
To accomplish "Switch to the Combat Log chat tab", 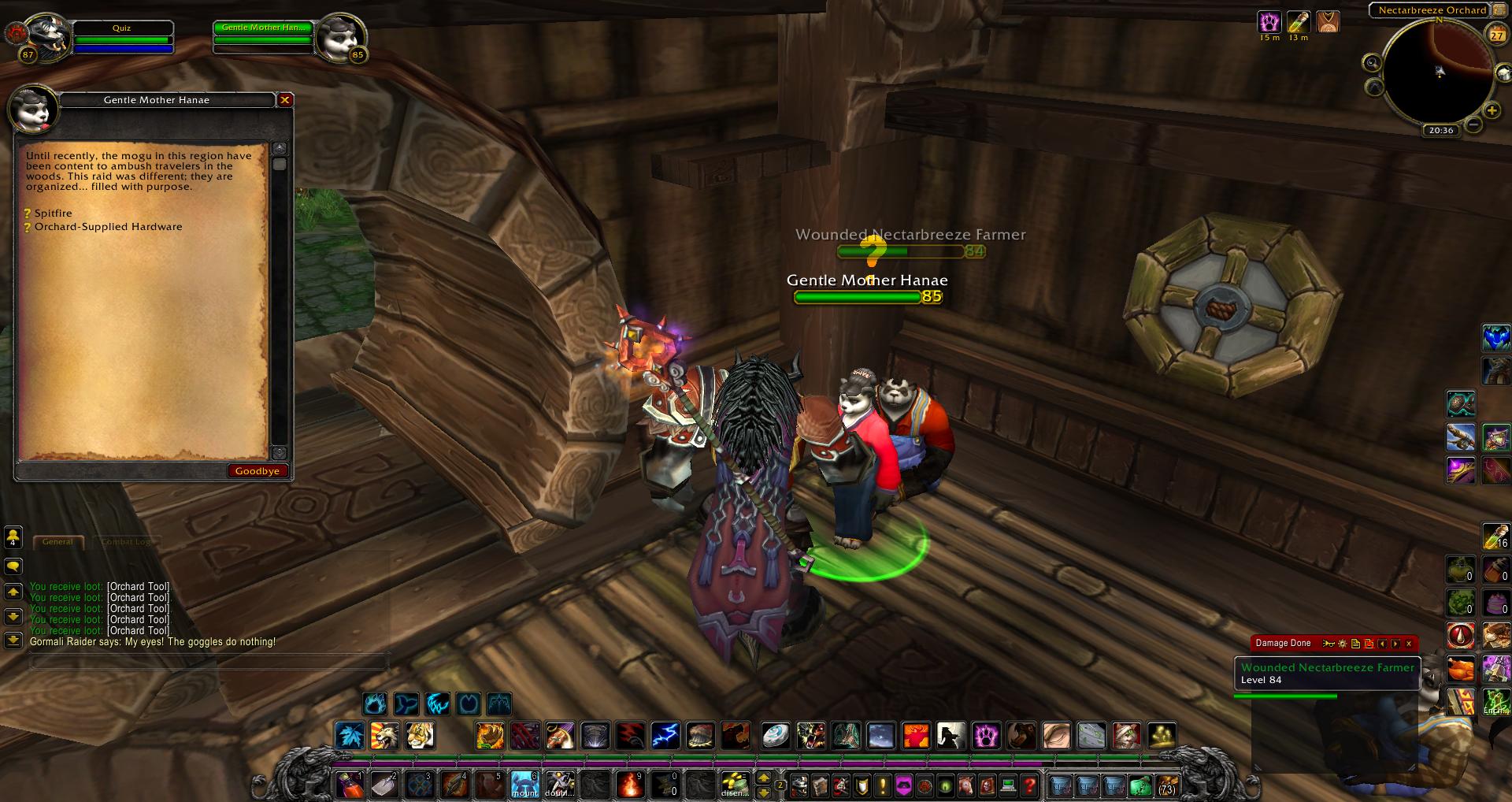I will coord(126,542).
